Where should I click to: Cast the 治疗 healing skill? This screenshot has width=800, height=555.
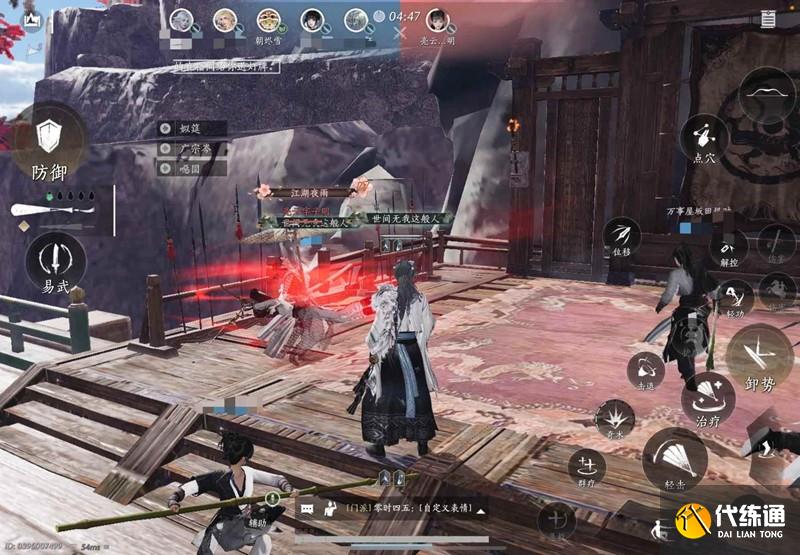point(707,399)
